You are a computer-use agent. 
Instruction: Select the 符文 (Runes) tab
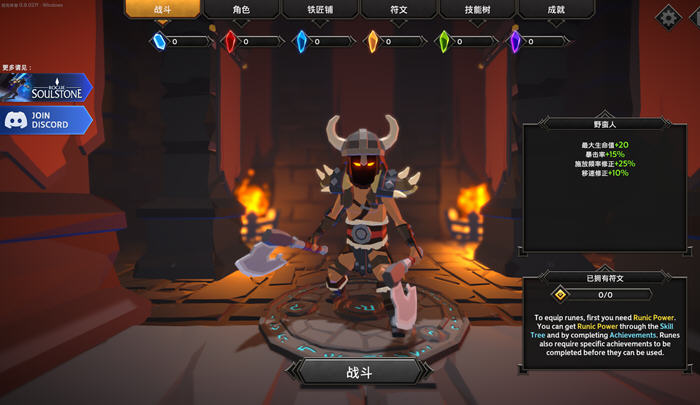pos(398,9)
